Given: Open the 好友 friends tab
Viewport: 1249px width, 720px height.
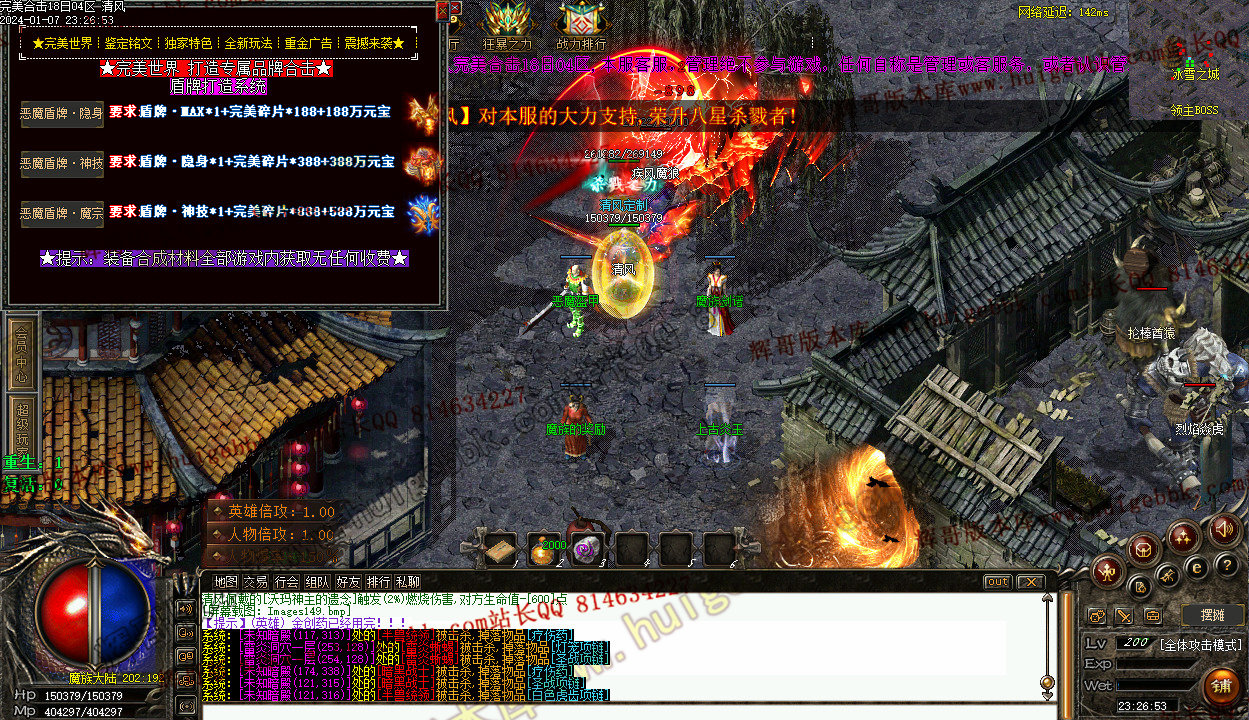Looking at the screenshot, I should 348,582.
